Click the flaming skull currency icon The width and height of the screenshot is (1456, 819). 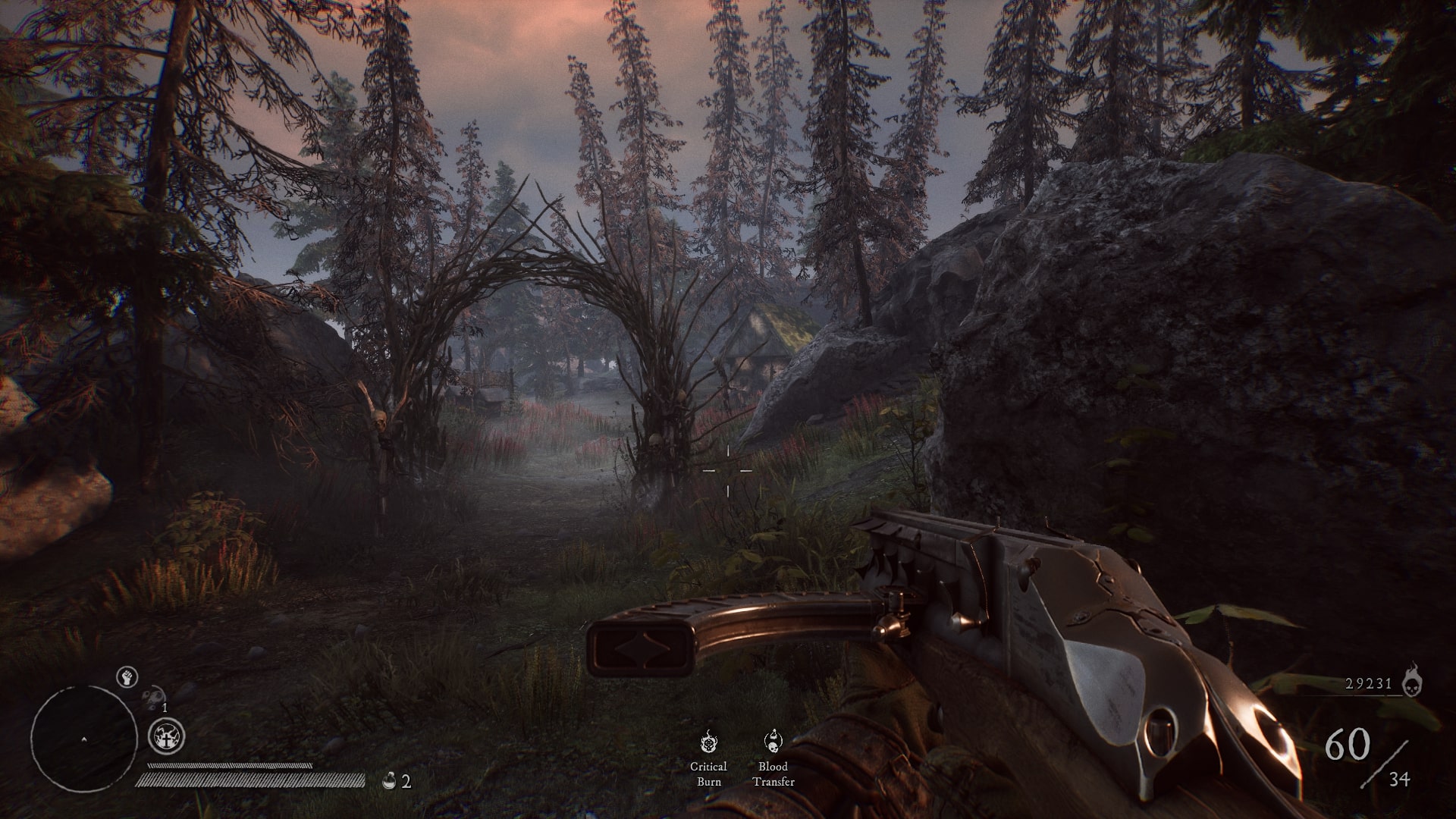[1413, 682]
